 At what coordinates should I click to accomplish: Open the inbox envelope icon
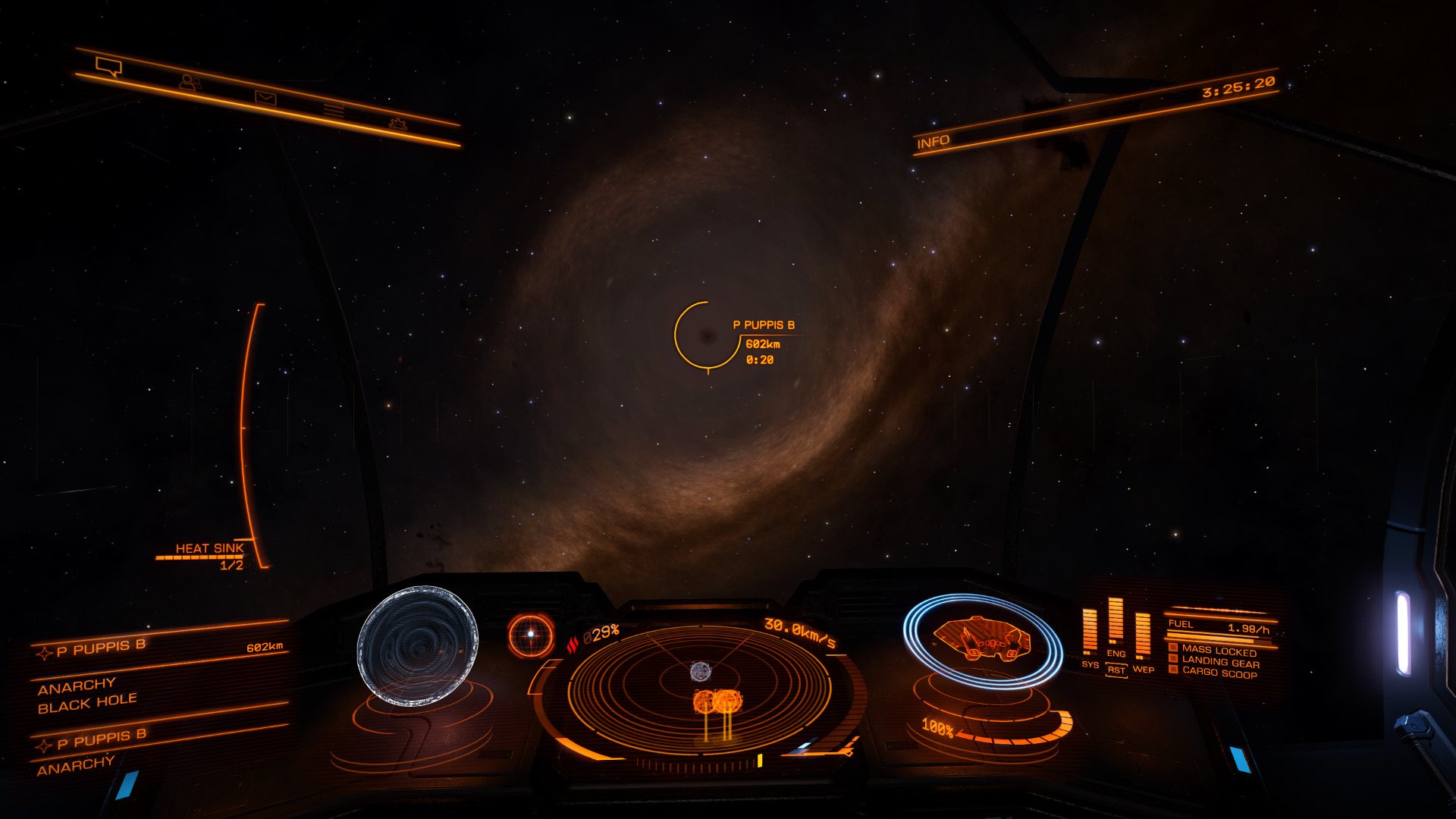point(265,98)
